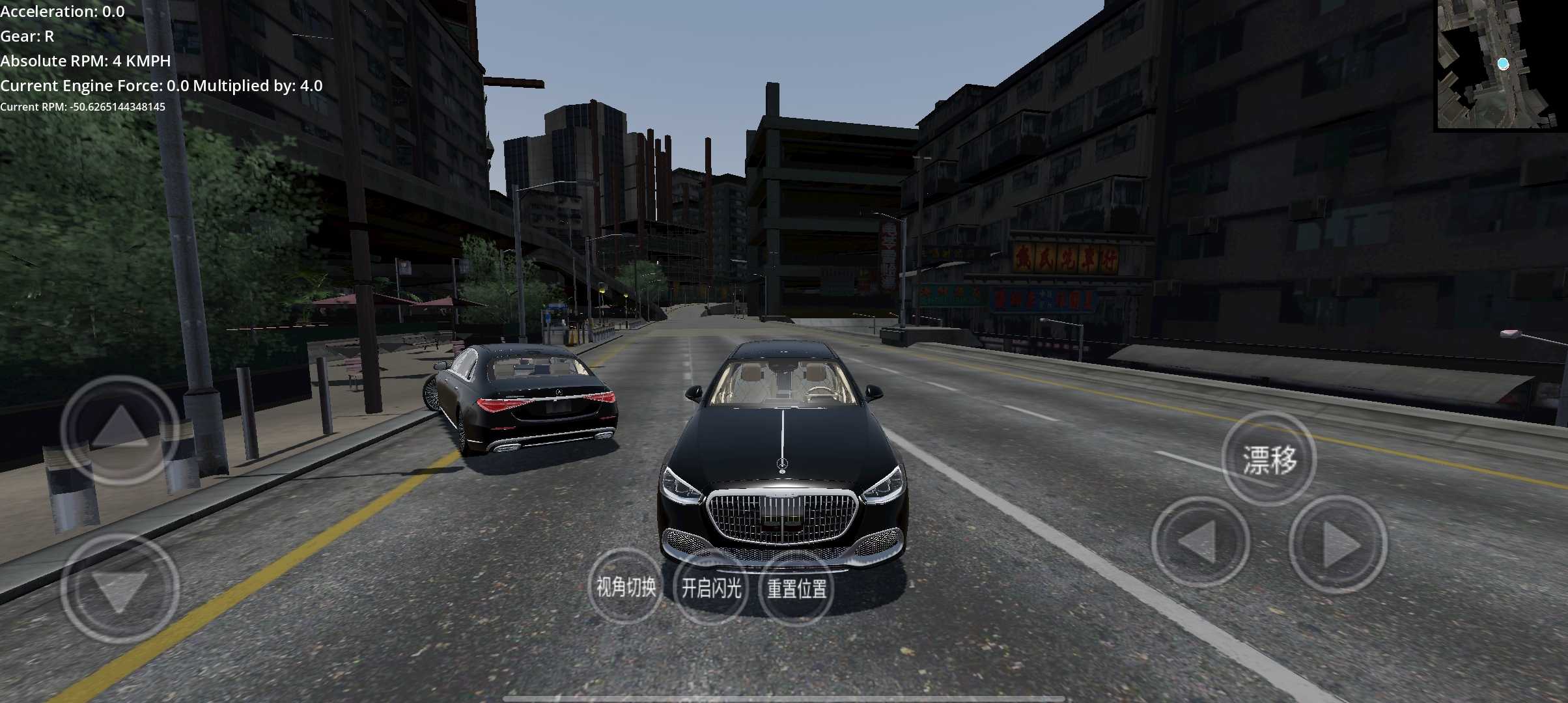Tap the up arrow accelerate button

click(120, 430)
